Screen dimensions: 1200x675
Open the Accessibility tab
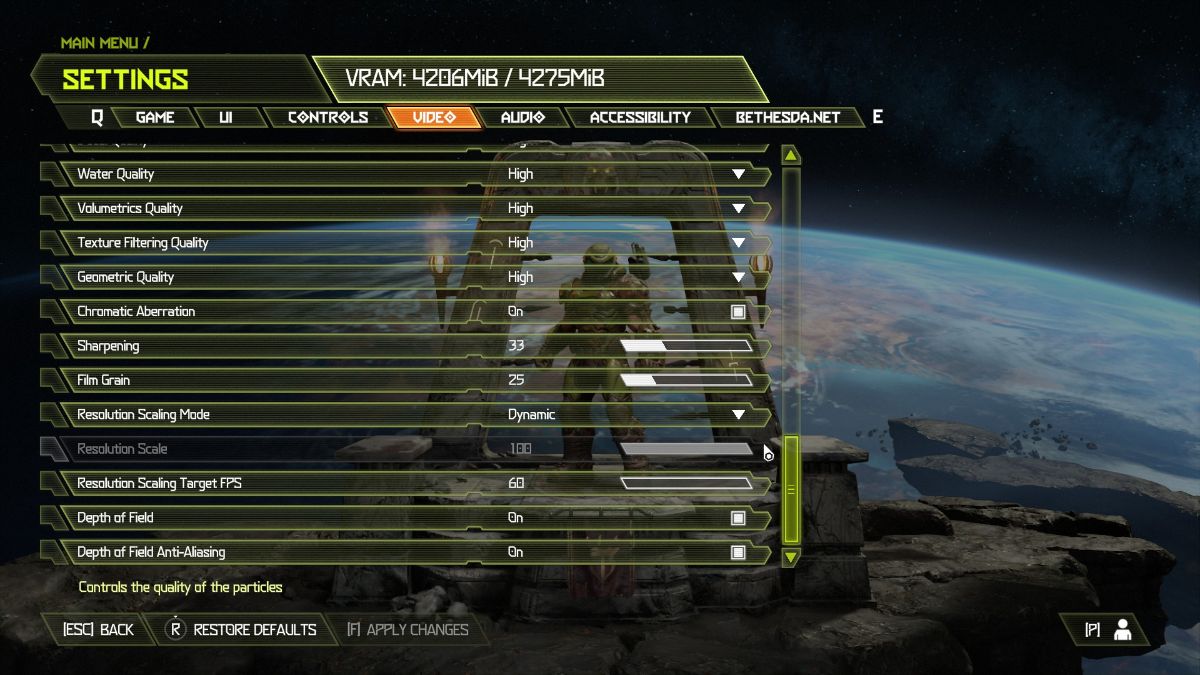pyautogui.click(x=640, y=117)
